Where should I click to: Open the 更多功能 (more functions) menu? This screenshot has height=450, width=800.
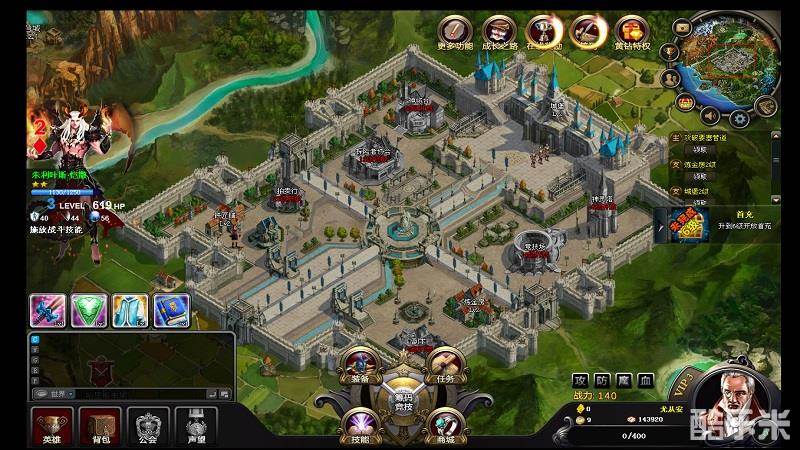(x=455, y=30)
